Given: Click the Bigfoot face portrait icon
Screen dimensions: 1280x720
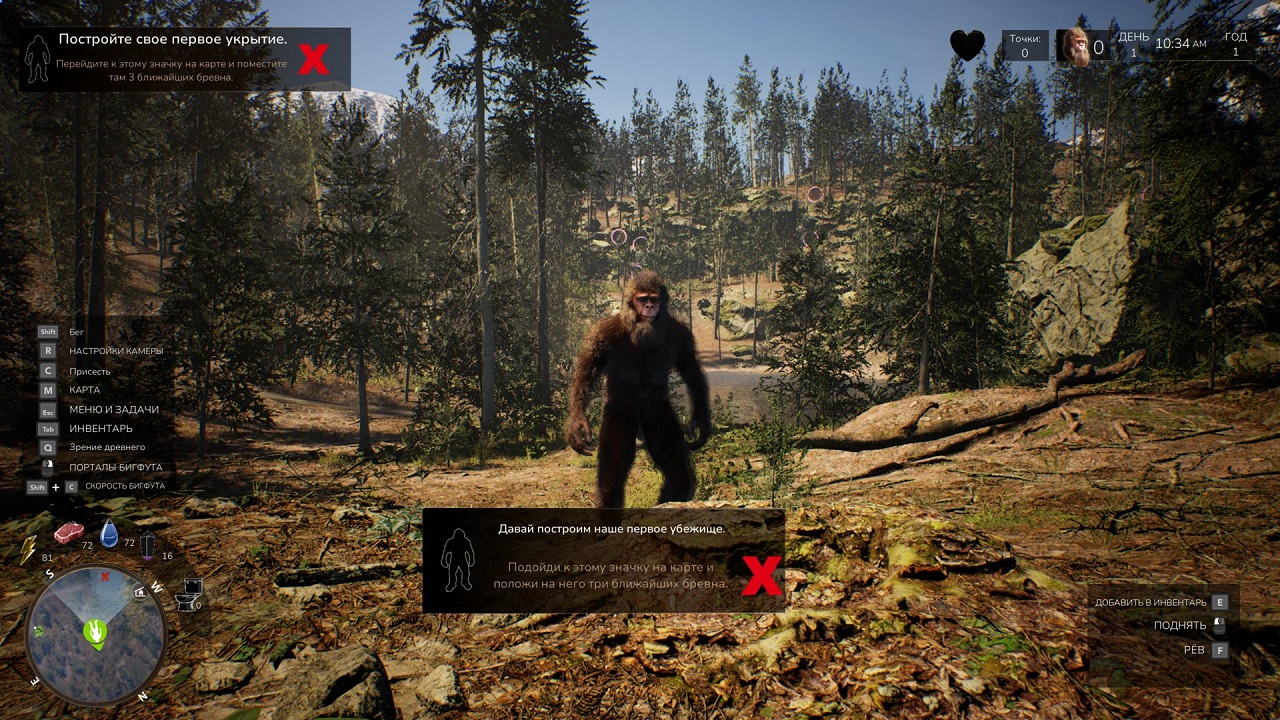Looking at the screenshot, I should point(1075,47).
